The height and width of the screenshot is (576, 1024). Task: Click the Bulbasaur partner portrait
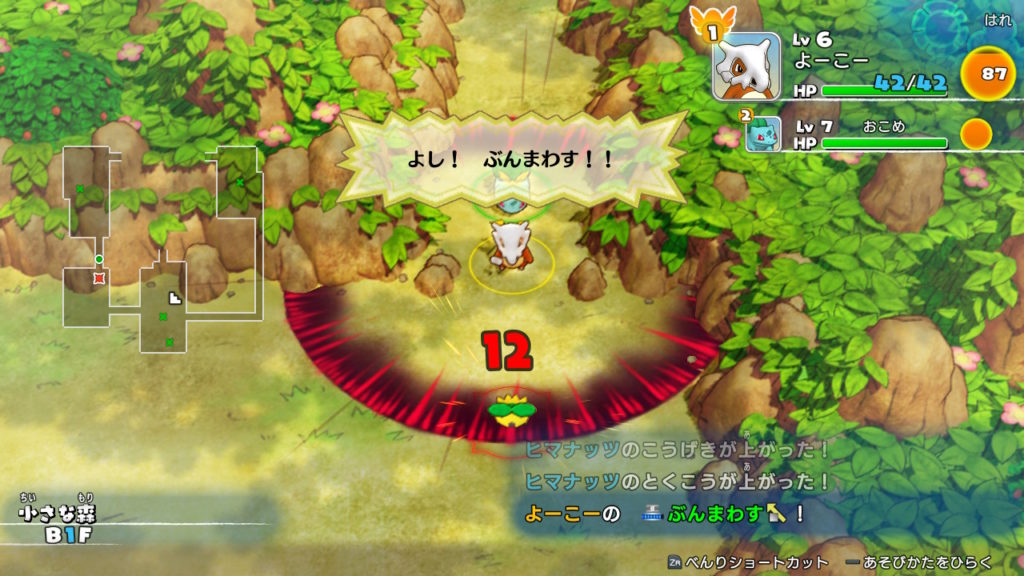point(763,132)
